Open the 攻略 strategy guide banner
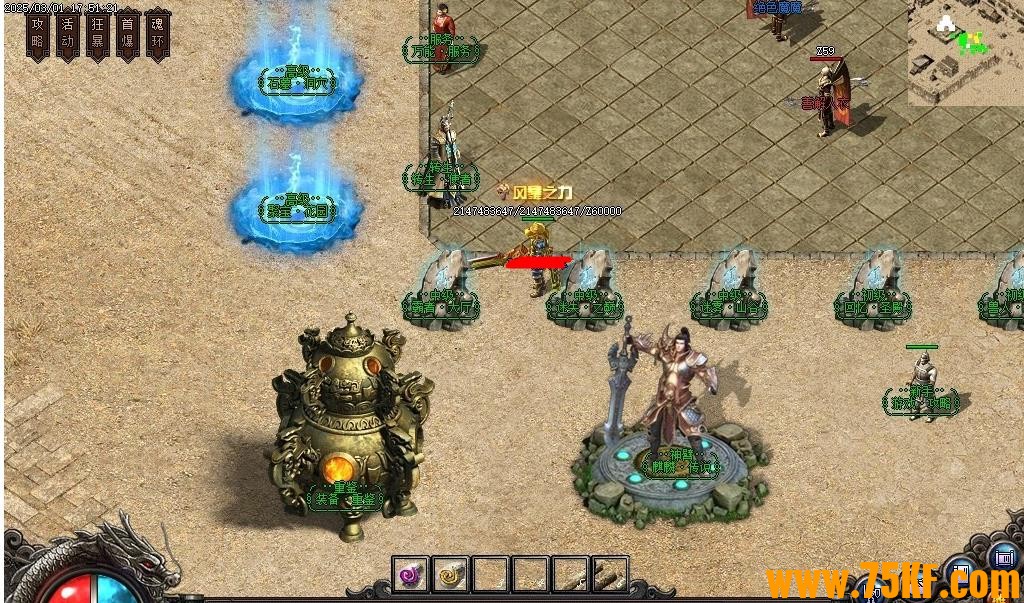The height and width of the screenshot is (603, 1024). point(38,35)
